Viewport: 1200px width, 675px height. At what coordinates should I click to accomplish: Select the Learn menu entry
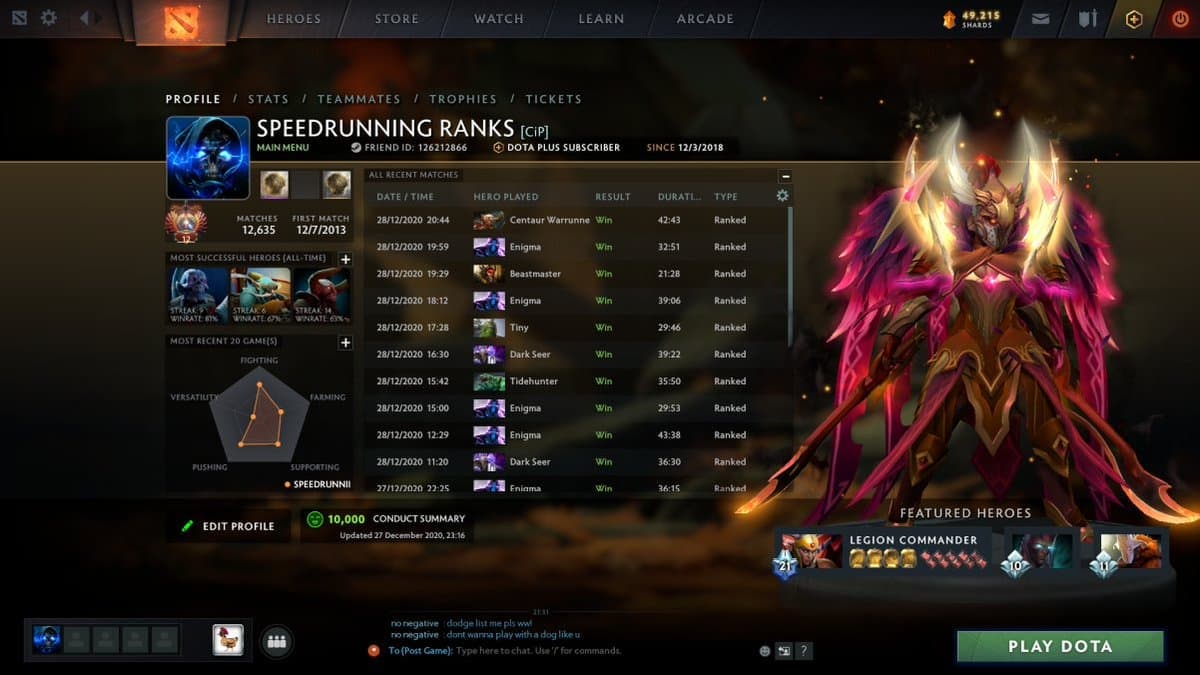pyautogui.click(x=601, y=19)
